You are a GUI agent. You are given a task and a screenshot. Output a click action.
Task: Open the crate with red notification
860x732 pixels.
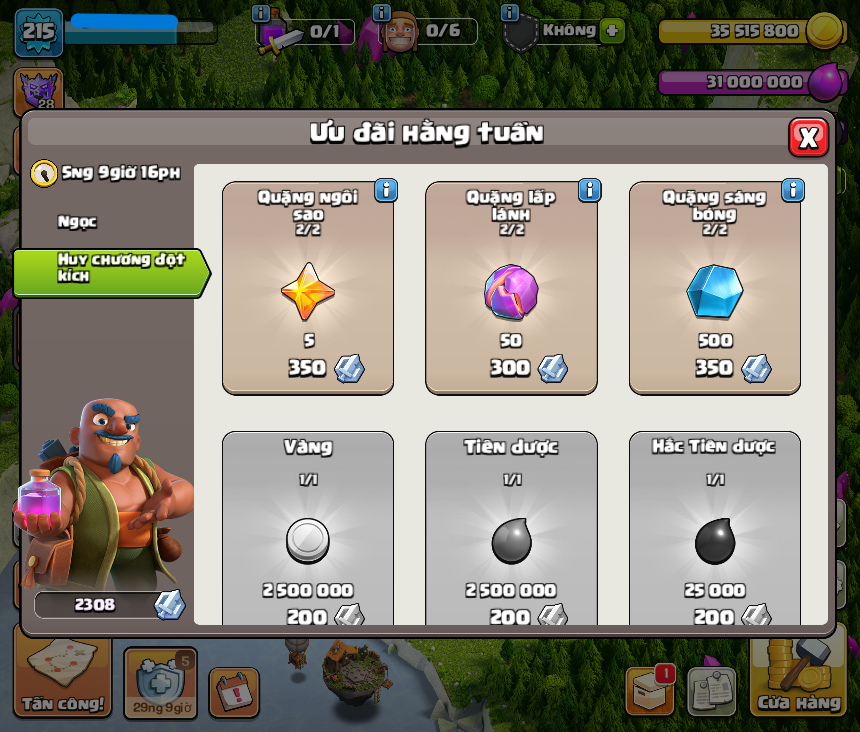[x=649, y=691]
